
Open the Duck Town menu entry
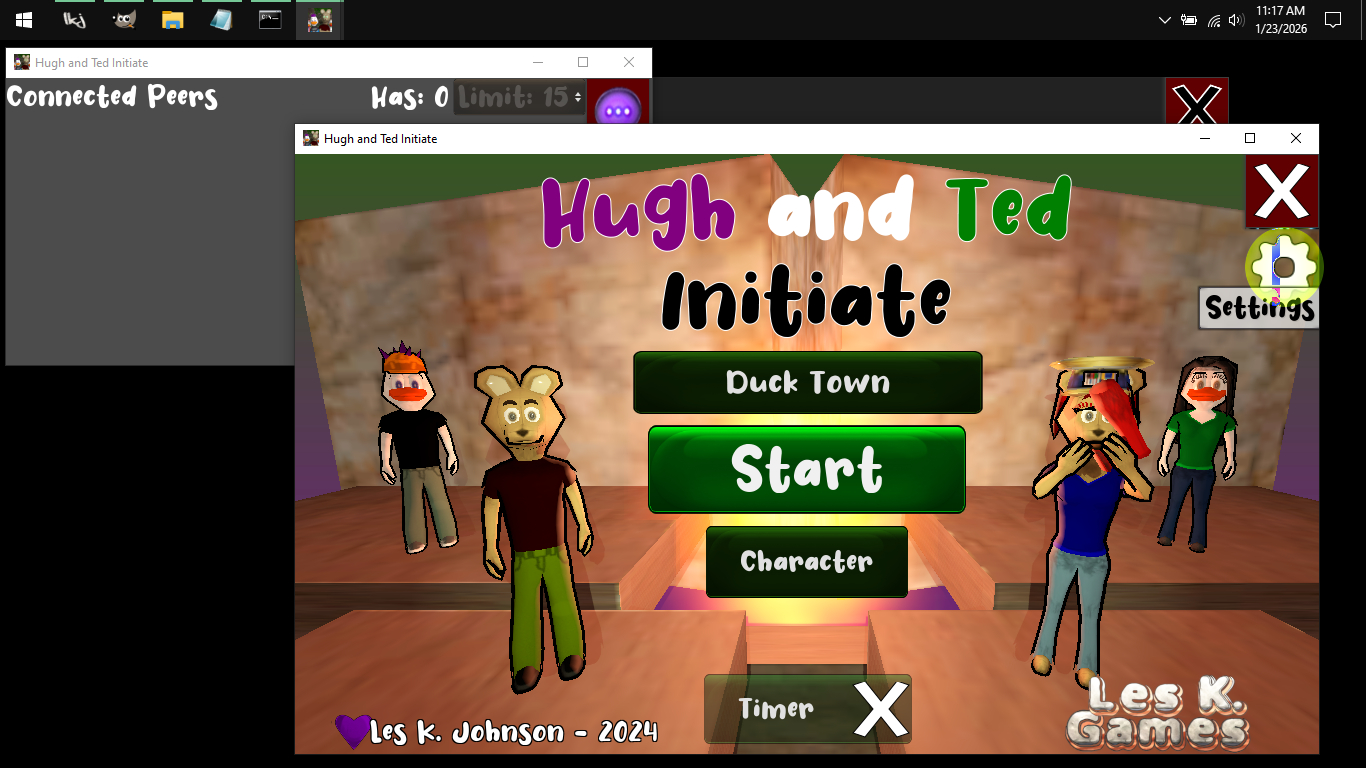point(807,382)
